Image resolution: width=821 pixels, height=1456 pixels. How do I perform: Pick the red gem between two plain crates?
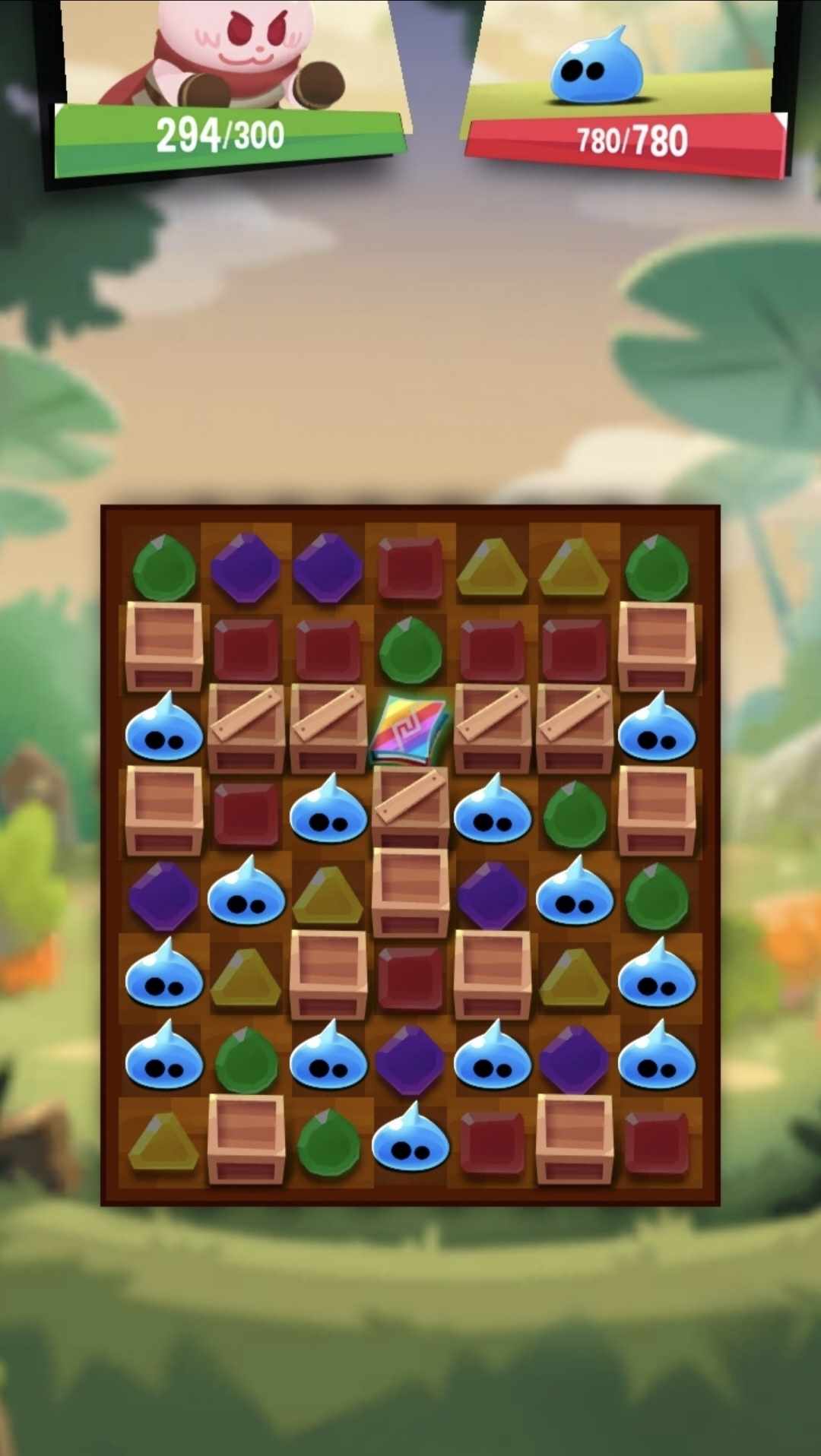(410, 976)
